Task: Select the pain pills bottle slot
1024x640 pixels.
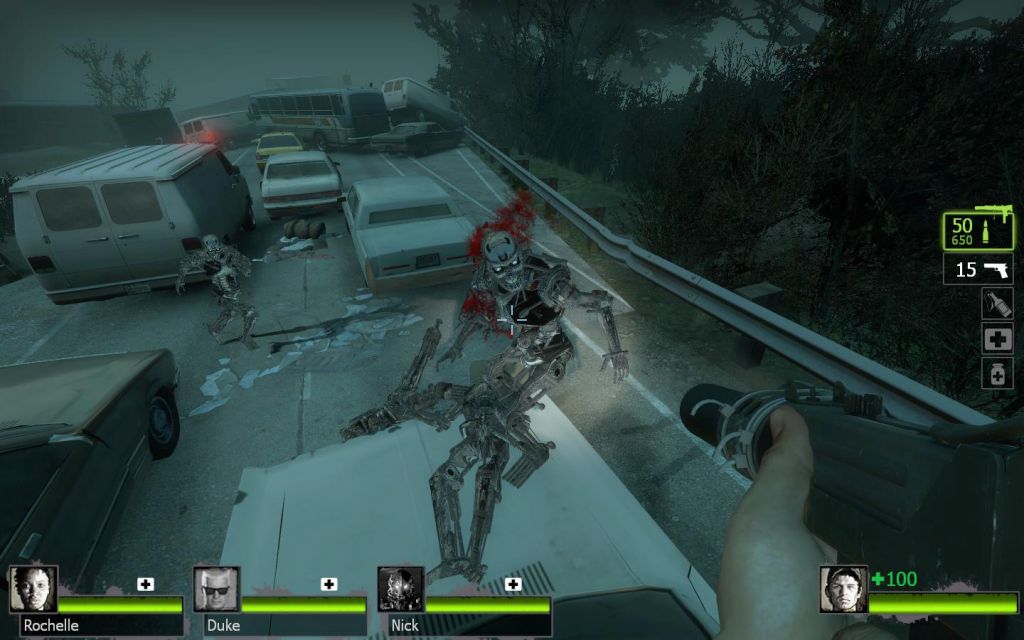Action: pos(997,374)
